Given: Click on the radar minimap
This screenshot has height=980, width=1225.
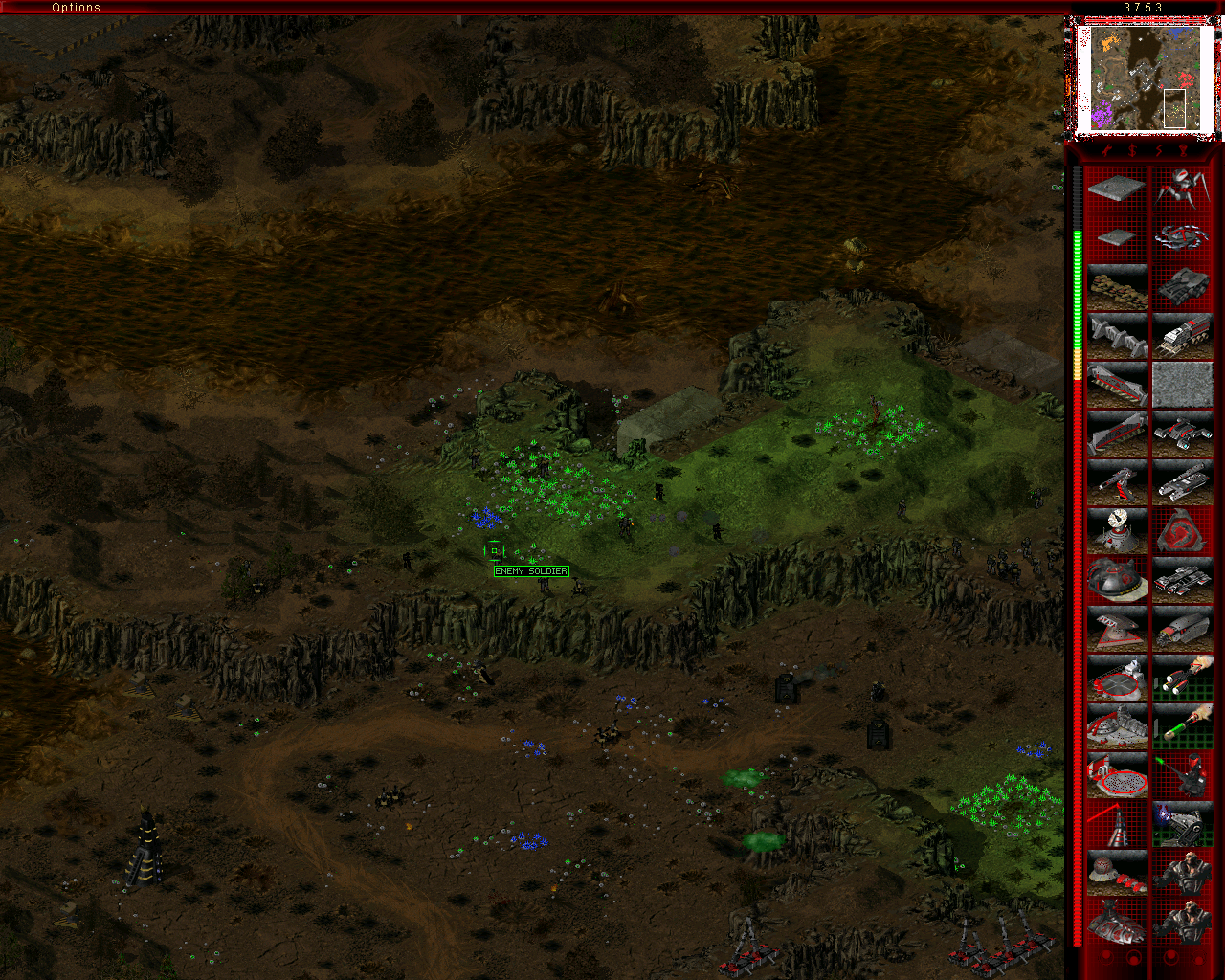Looking at the screenshot, I should click(x=1144, y=78).
